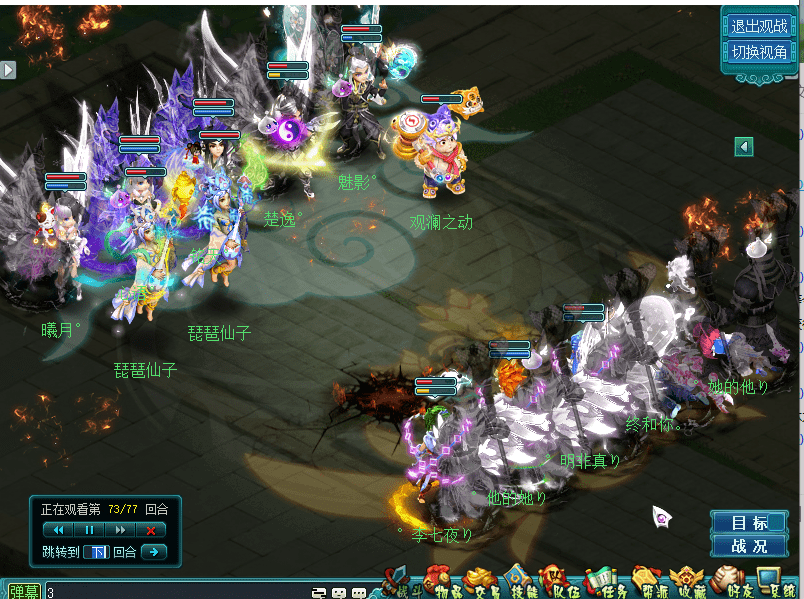This screenshot has width=804, height=599.
Task: Expand the side panel with the left arrow
Action: point(743,147)
